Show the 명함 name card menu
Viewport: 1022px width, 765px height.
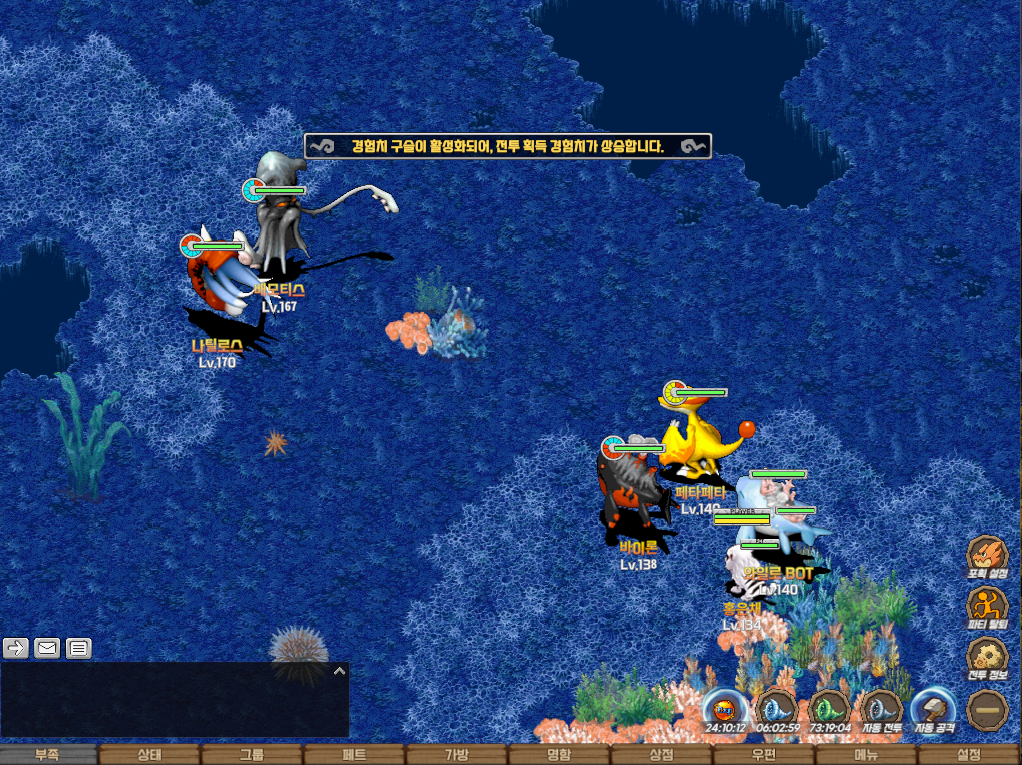point(559,755)
